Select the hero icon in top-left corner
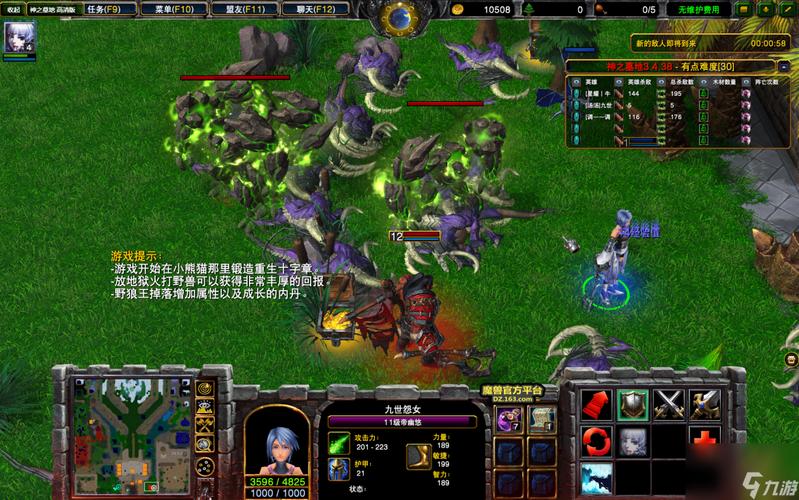Viewport: 799px width, 500px height. (18, 38)
